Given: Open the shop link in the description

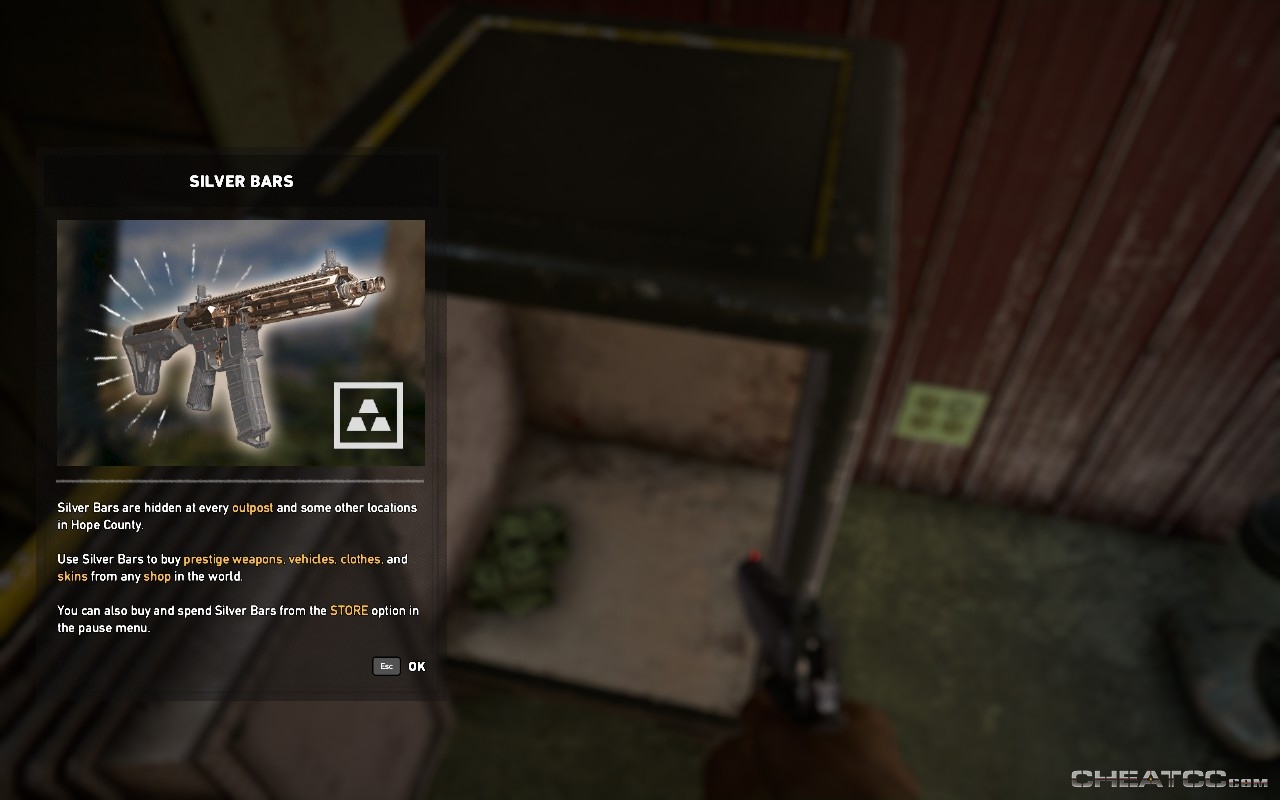Looking at the screenshot, I should [x=157, y=576].
